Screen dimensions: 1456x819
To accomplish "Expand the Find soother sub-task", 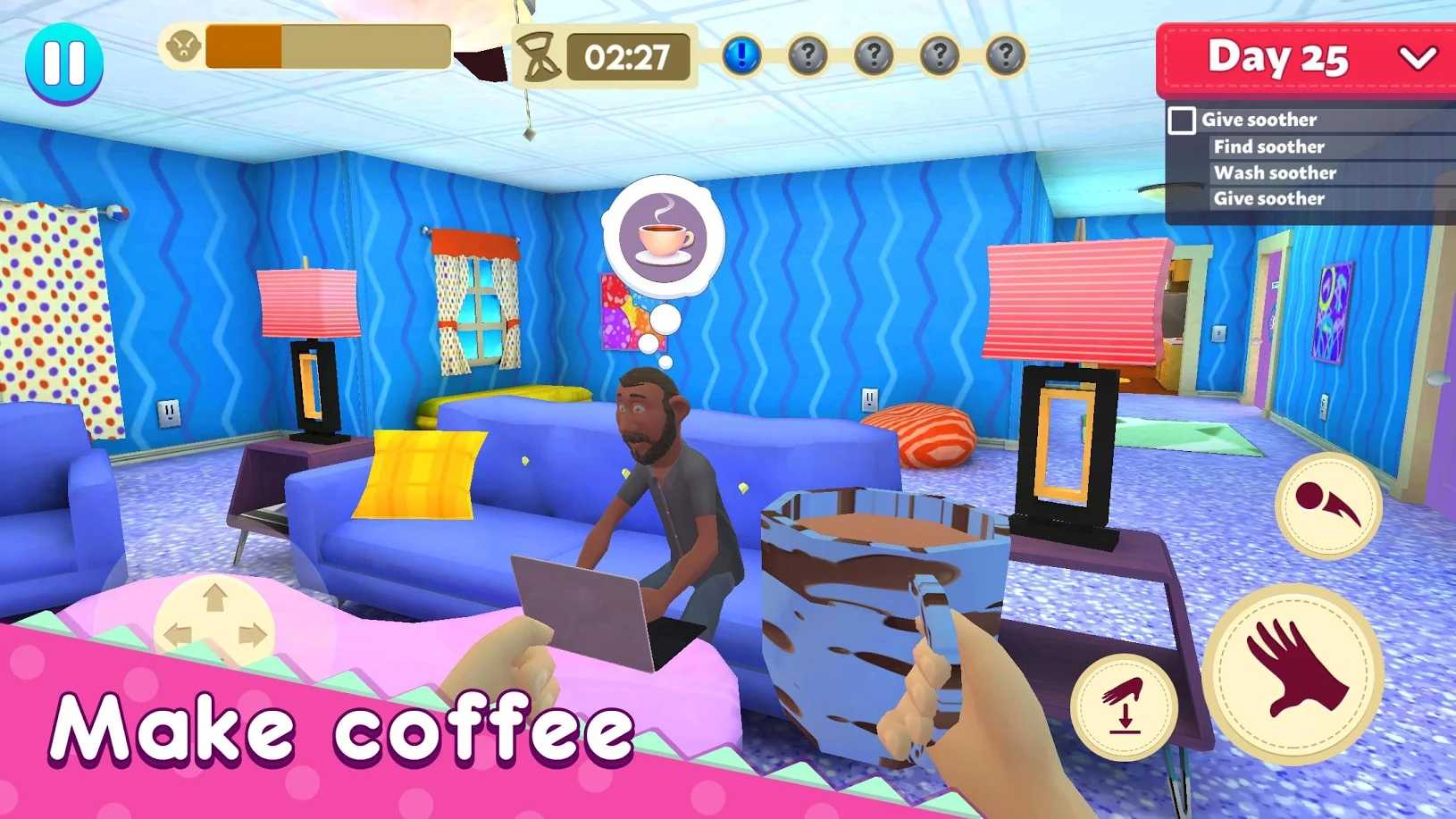I will tap(1268, 146).
